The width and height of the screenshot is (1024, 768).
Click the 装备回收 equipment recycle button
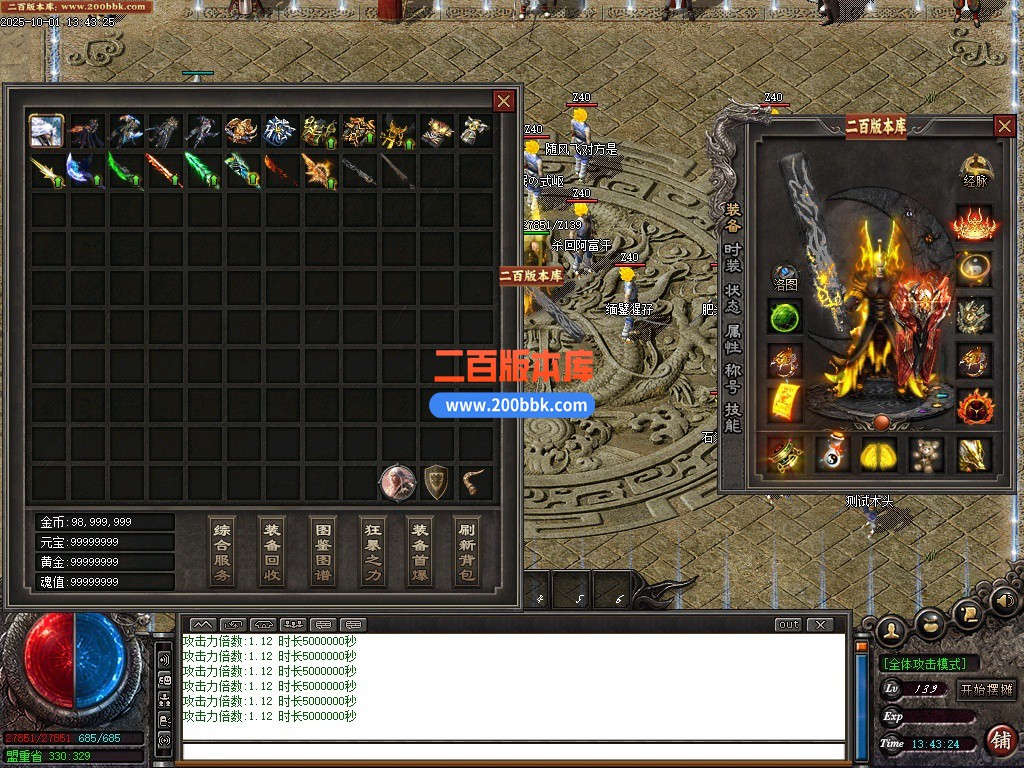pos(271,551)
